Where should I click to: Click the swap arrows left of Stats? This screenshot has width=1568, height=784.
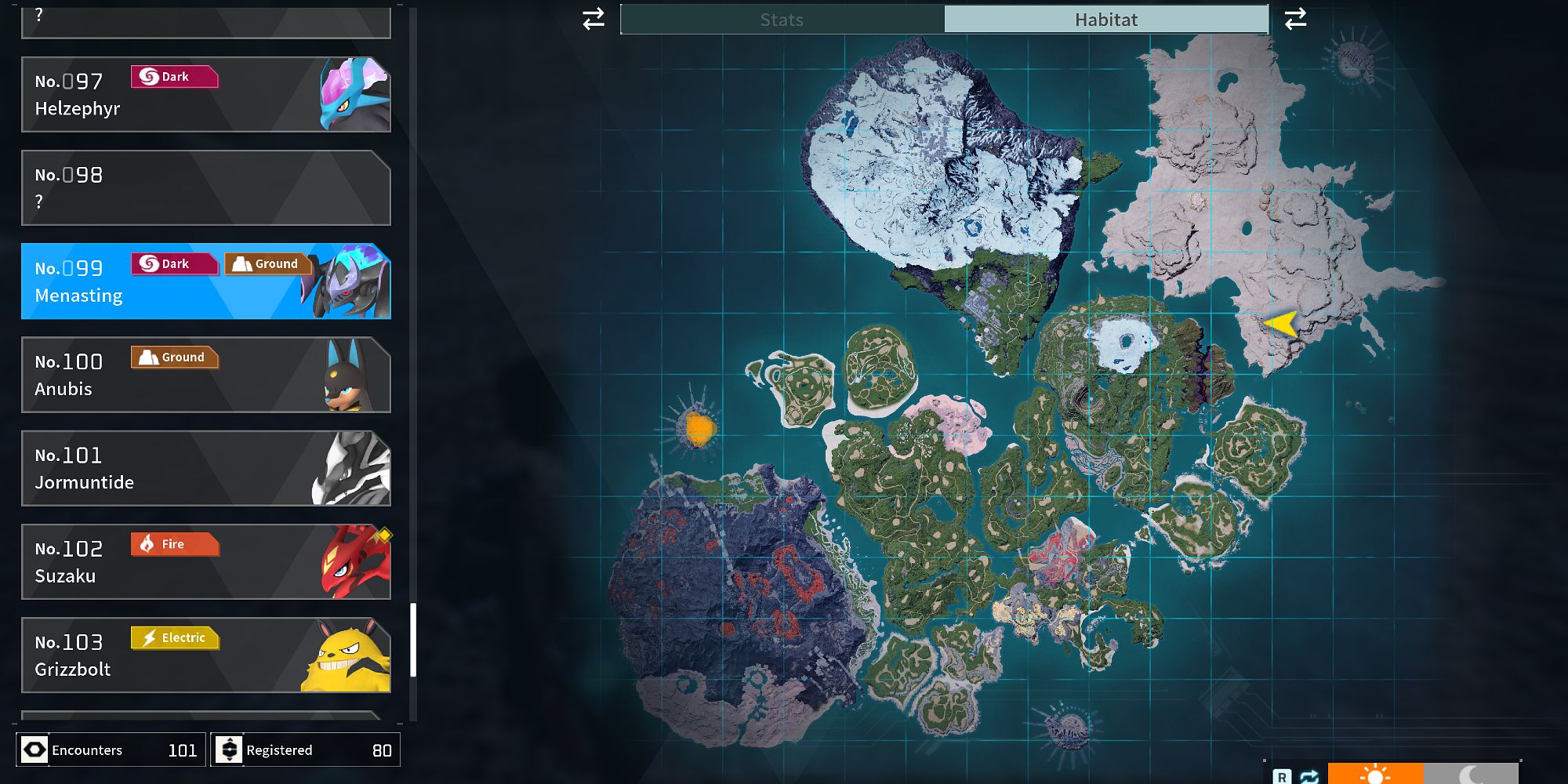593,19
